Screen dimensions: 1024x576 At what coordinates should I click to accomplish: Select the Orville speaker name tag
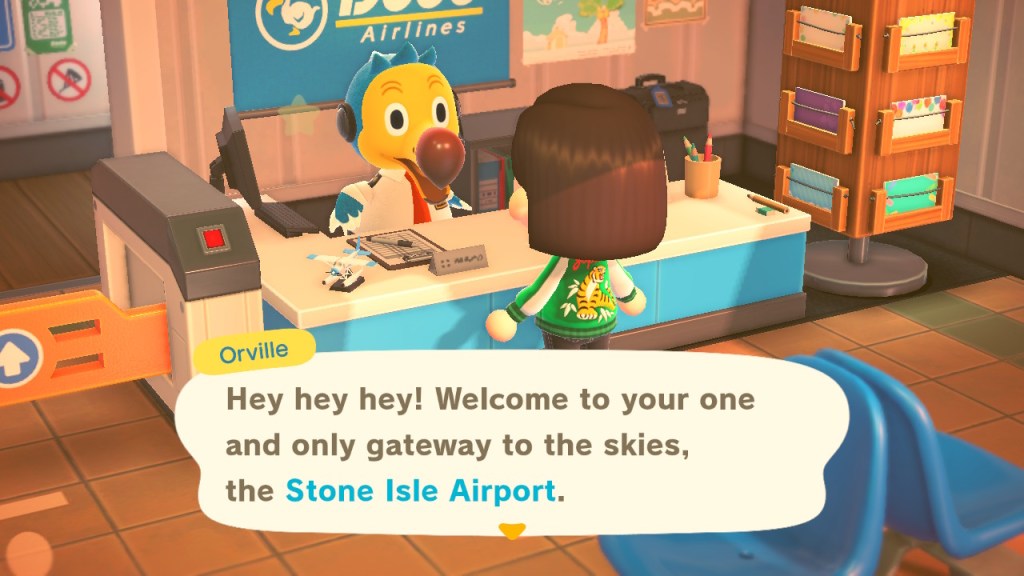click(x=255, y=353)
